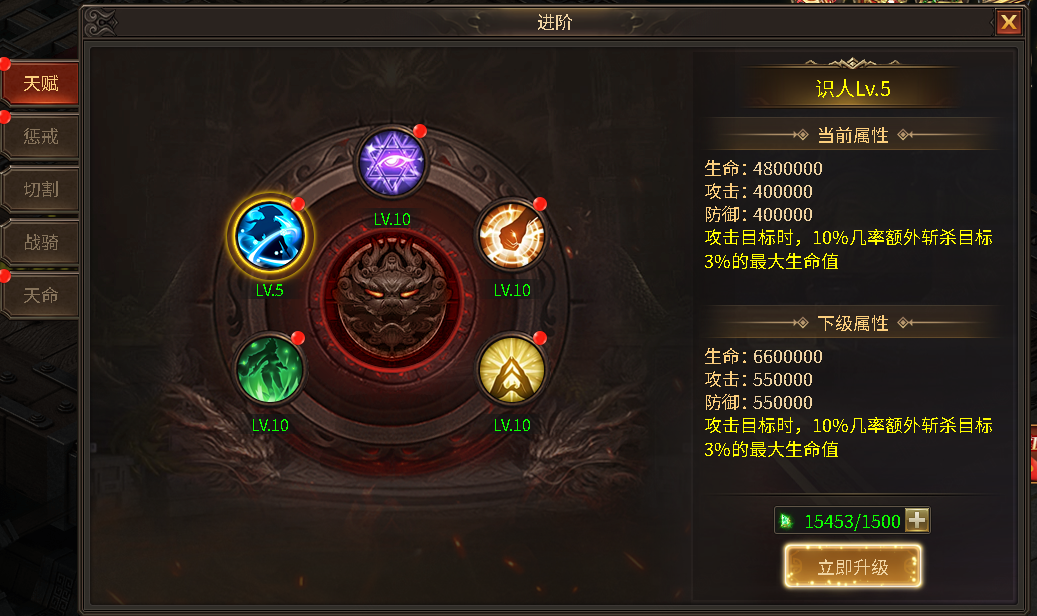Choose the blue LV.5 talent icon

270,235
